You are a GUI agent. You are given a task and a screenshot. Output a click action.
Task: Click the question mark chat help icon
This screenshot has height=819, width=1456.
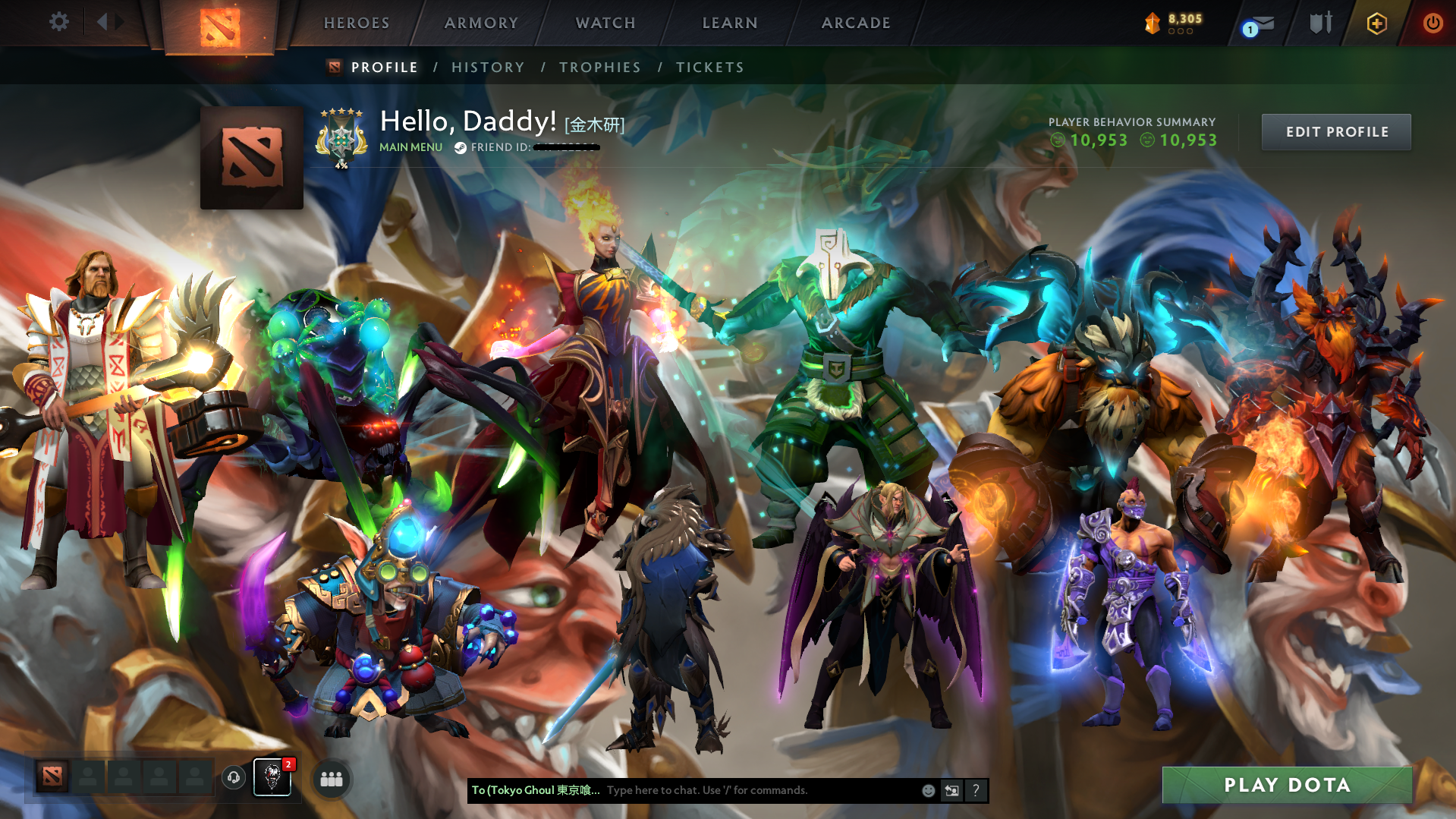976,790
